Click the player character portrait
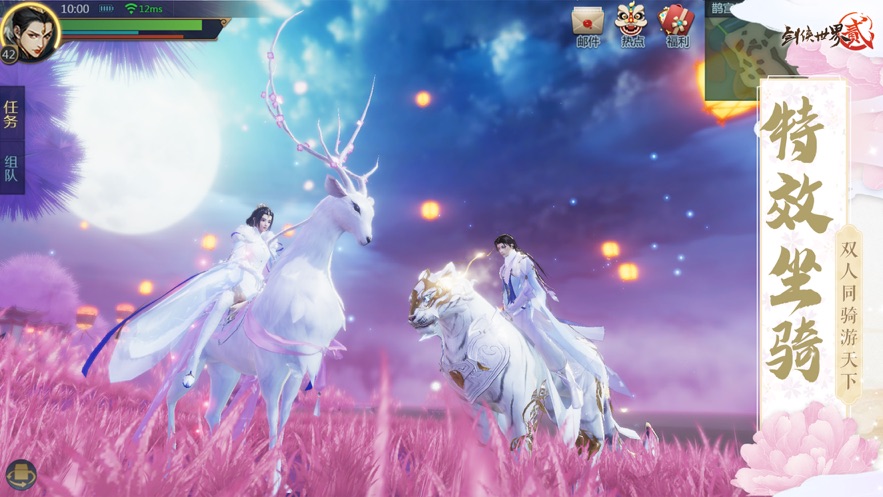The image size is (883, 497). [28, 30]
